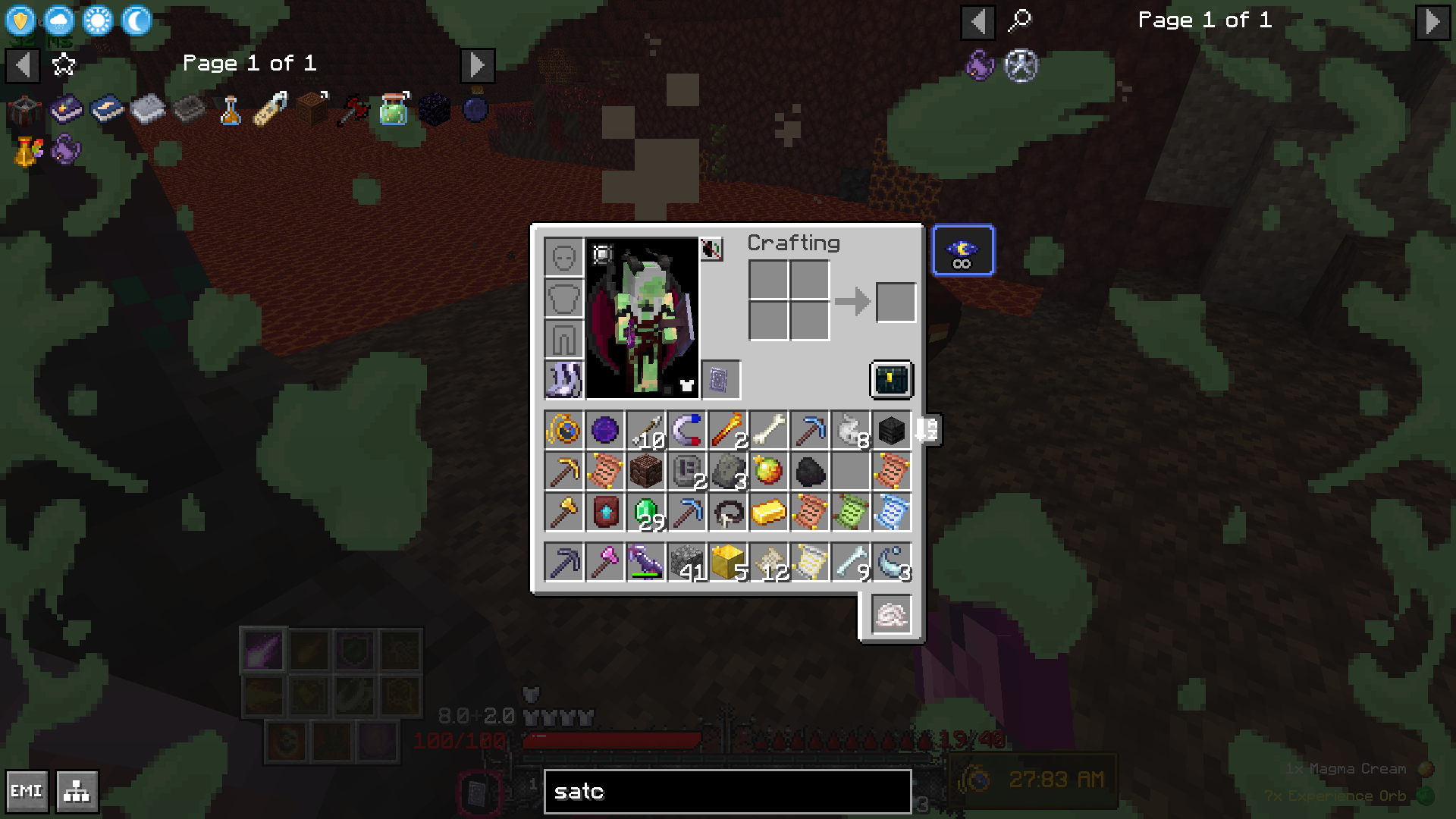The width and height of the screenshot is (1456, 819).
Task: Select the golden pocket watch item
Action: point(564,431)
